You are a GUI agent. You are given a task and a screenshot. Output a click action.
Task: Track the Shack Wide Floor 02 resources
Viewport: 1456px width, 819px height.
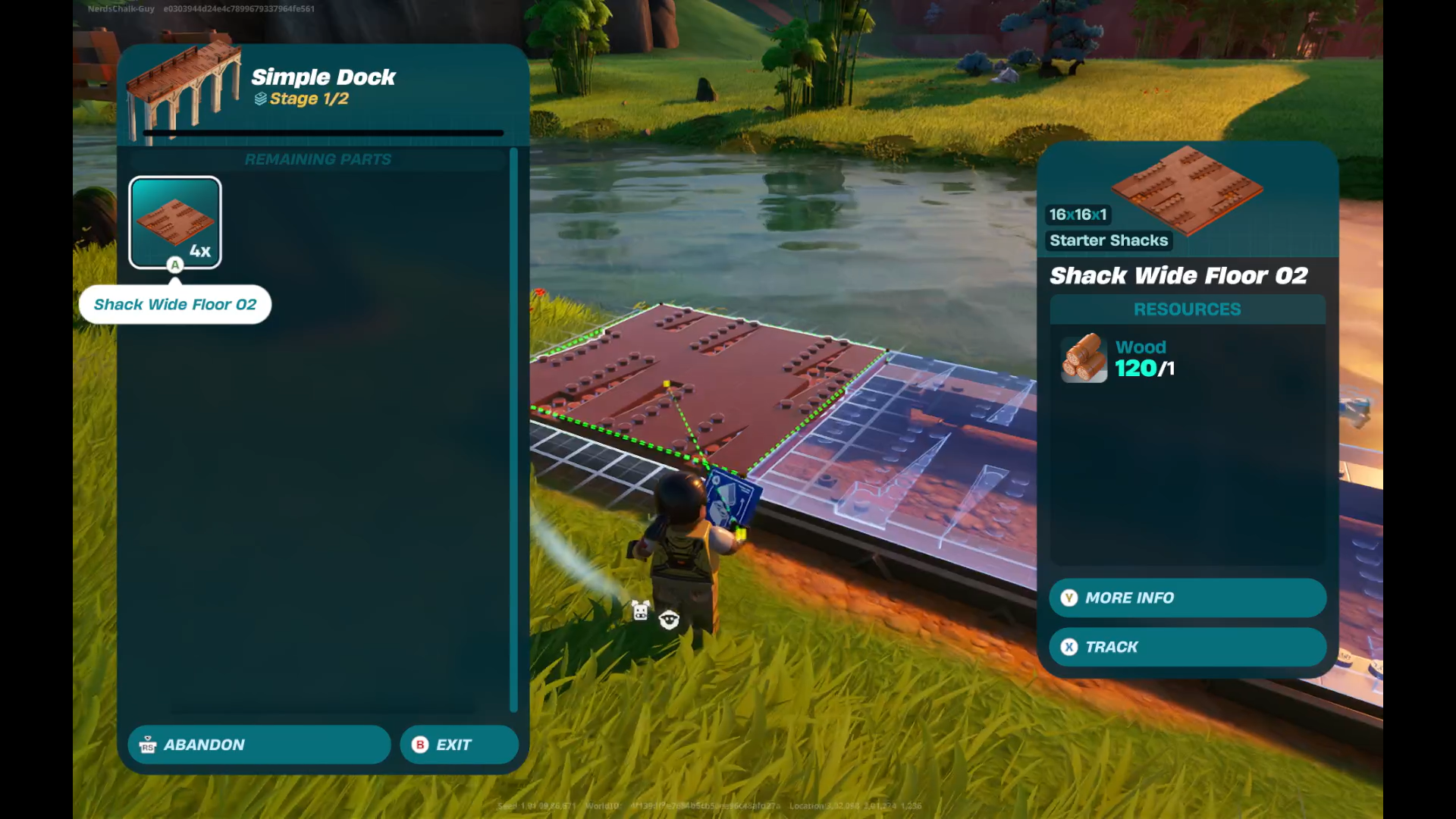click(1187, 647)
